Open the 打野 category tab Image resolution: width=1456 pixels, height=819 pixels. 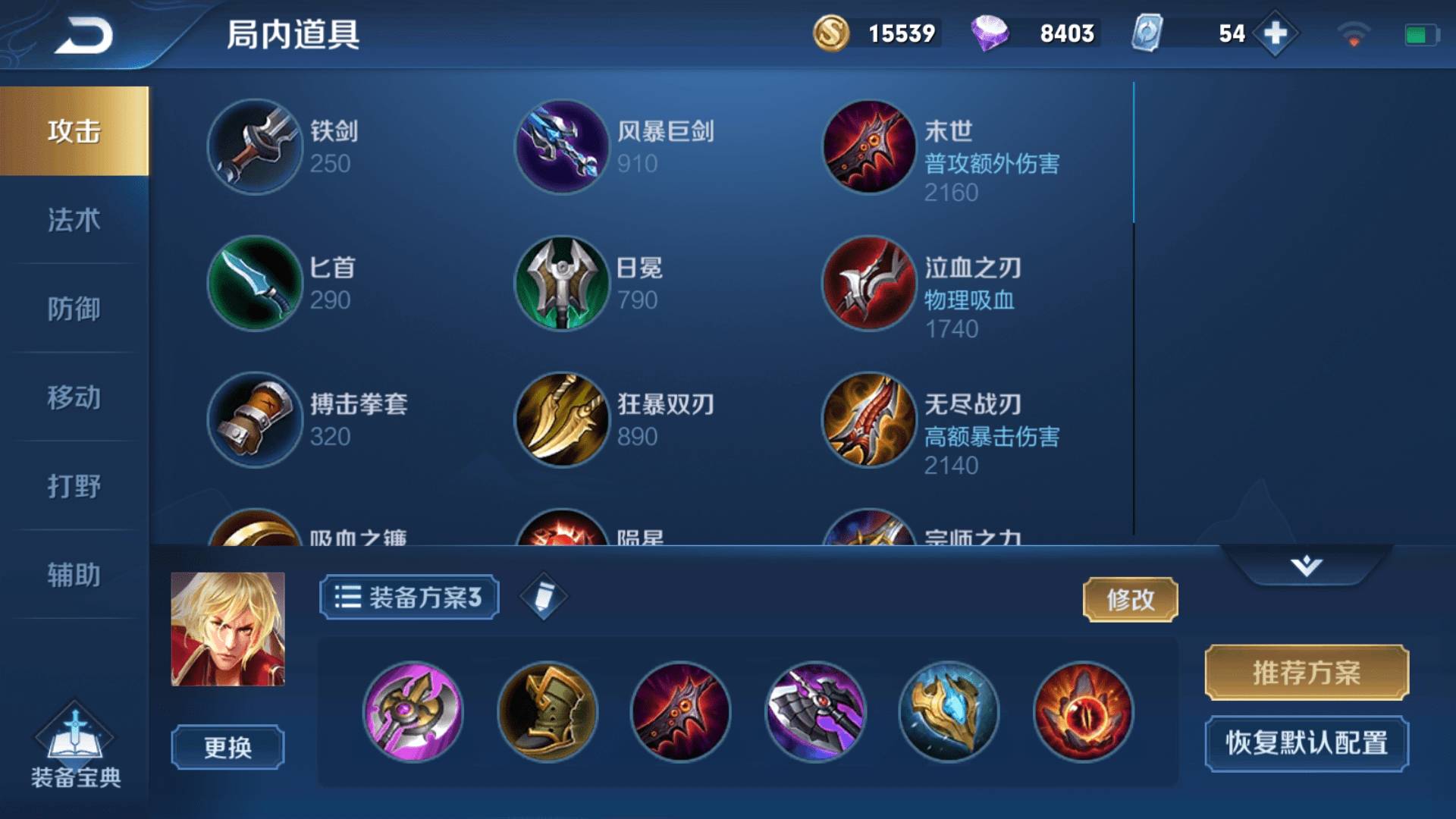74,483
